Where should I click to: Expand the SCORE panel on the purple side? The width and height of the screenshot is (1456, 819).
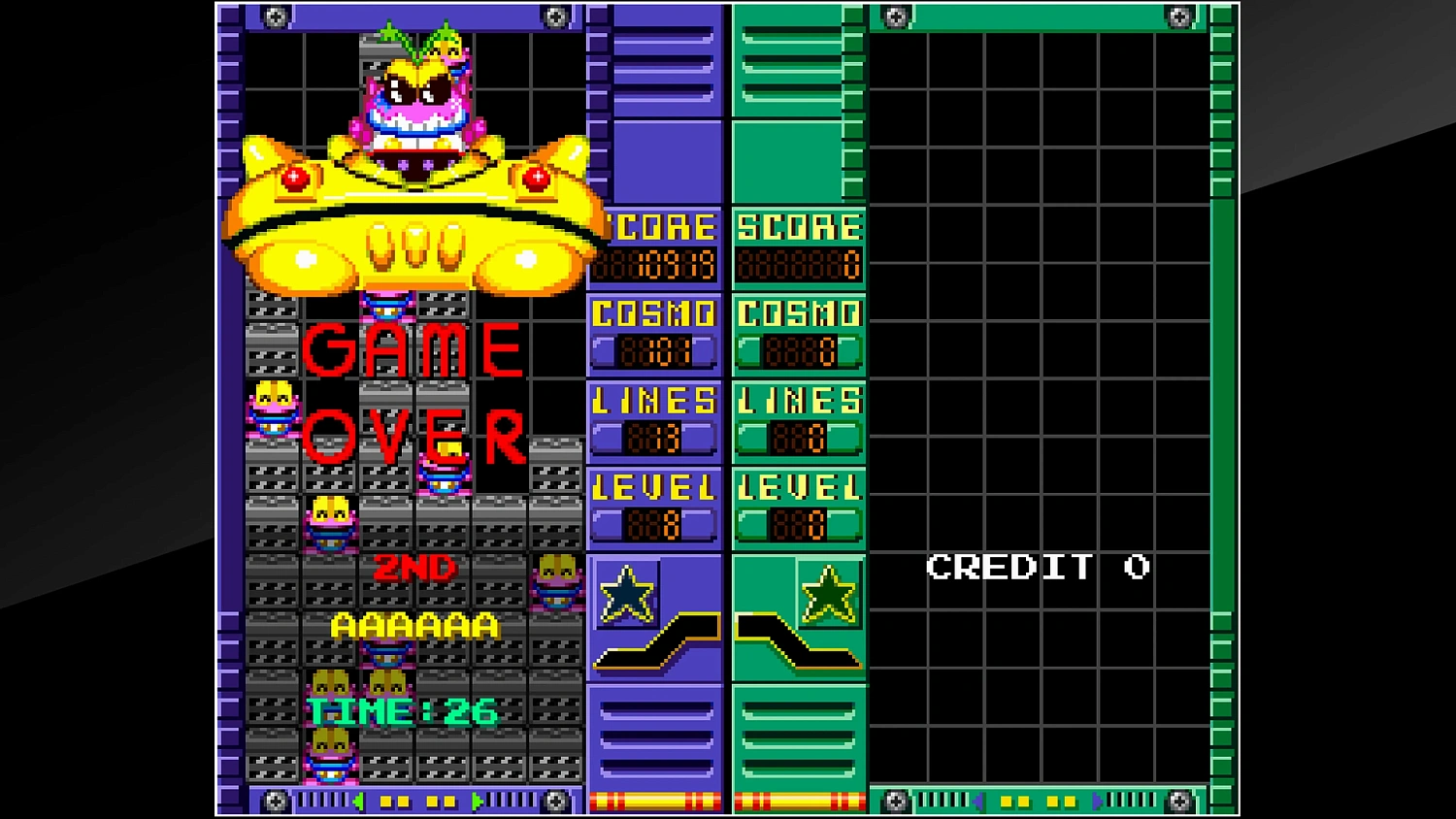pyautogui.click(x=655, y=247)
